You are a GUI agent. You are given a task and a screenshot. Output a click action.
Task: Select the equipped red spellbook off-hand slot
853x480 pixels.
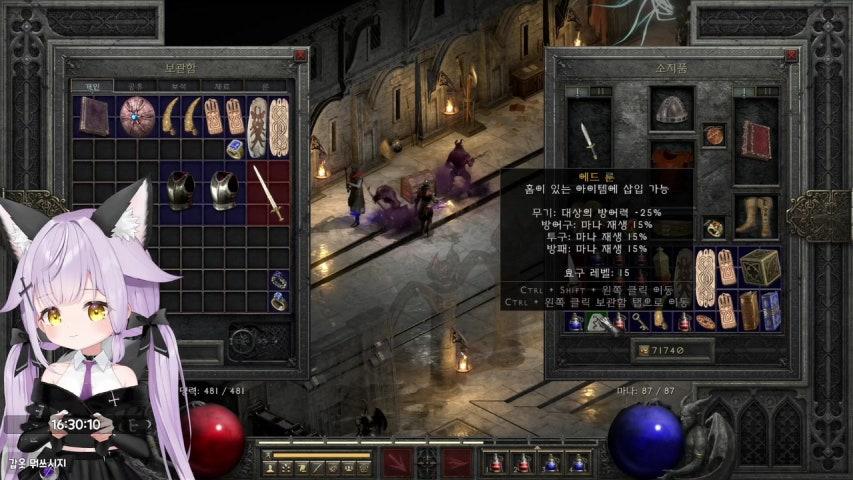(756, 140)
